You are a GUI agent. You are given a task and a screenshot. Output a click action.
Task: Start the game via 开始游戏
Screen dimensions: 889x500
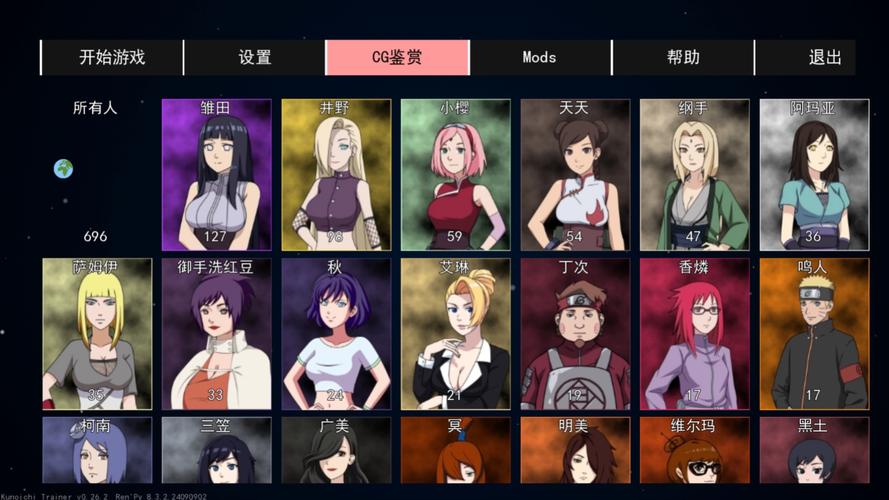point(112,57)
